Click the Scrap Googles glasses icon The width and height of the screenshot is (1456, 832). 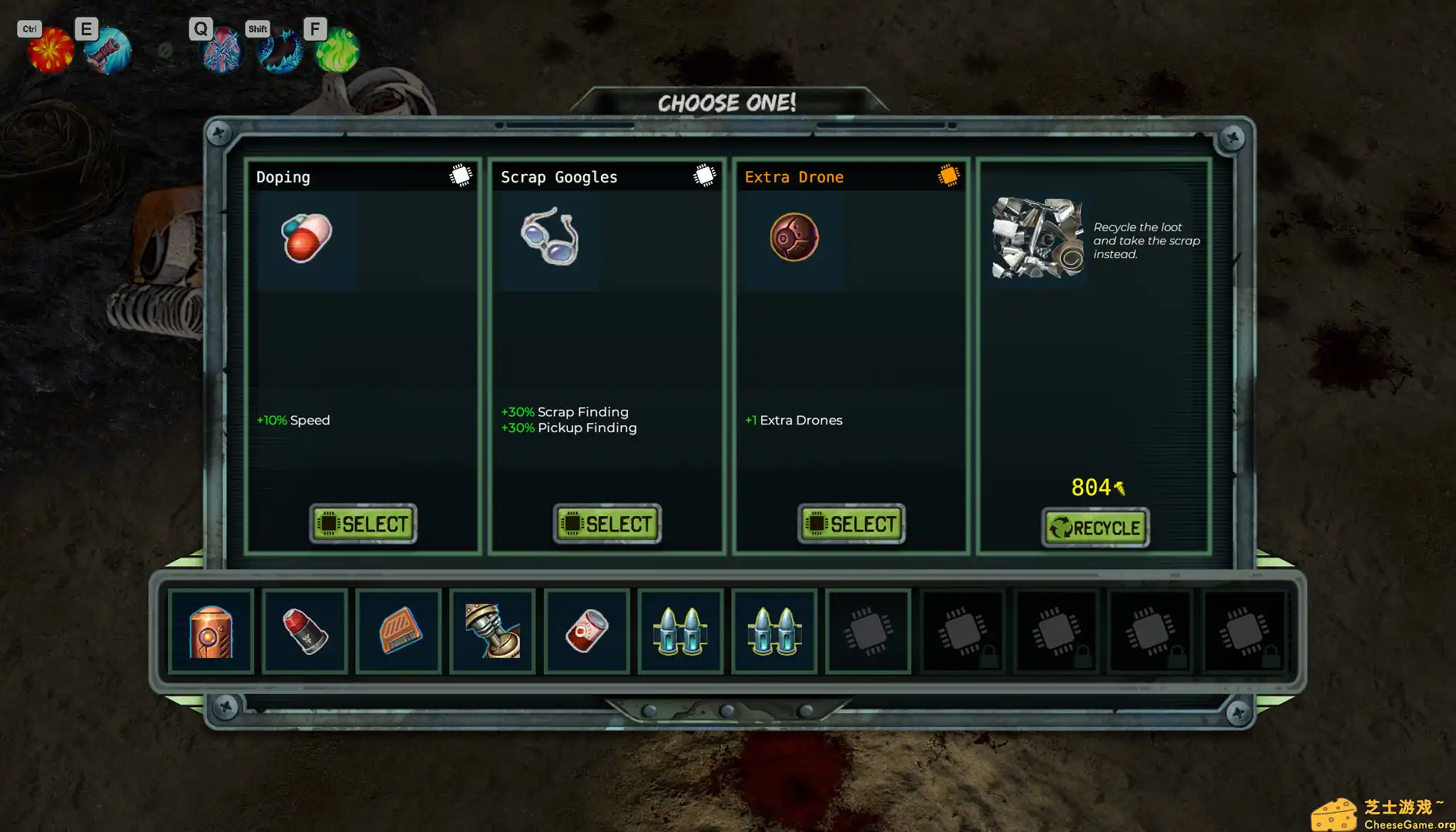pos(549,237)
